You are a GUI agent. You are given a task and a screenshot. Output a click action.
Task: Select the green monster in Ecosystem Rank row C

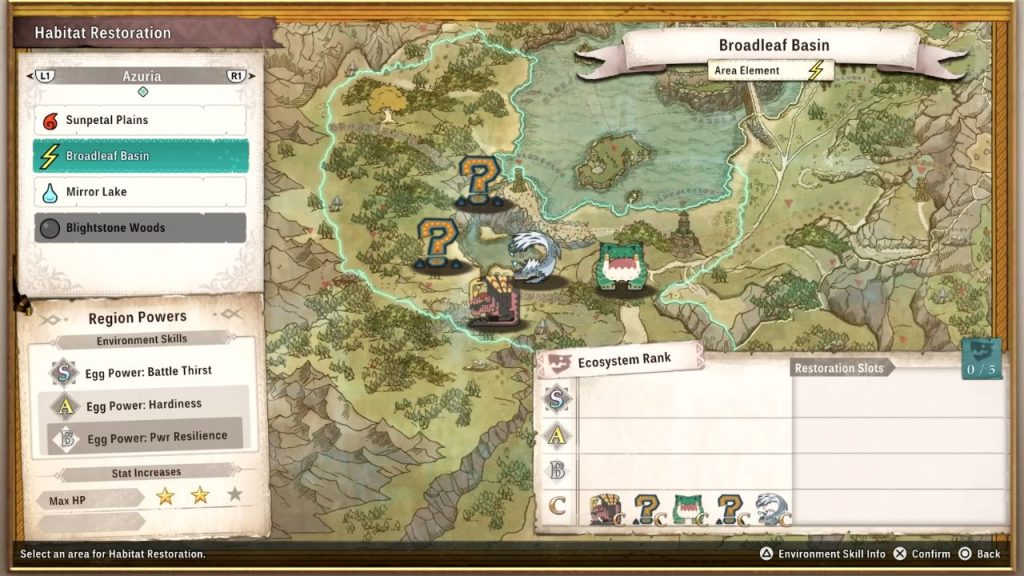click(688, 509)
